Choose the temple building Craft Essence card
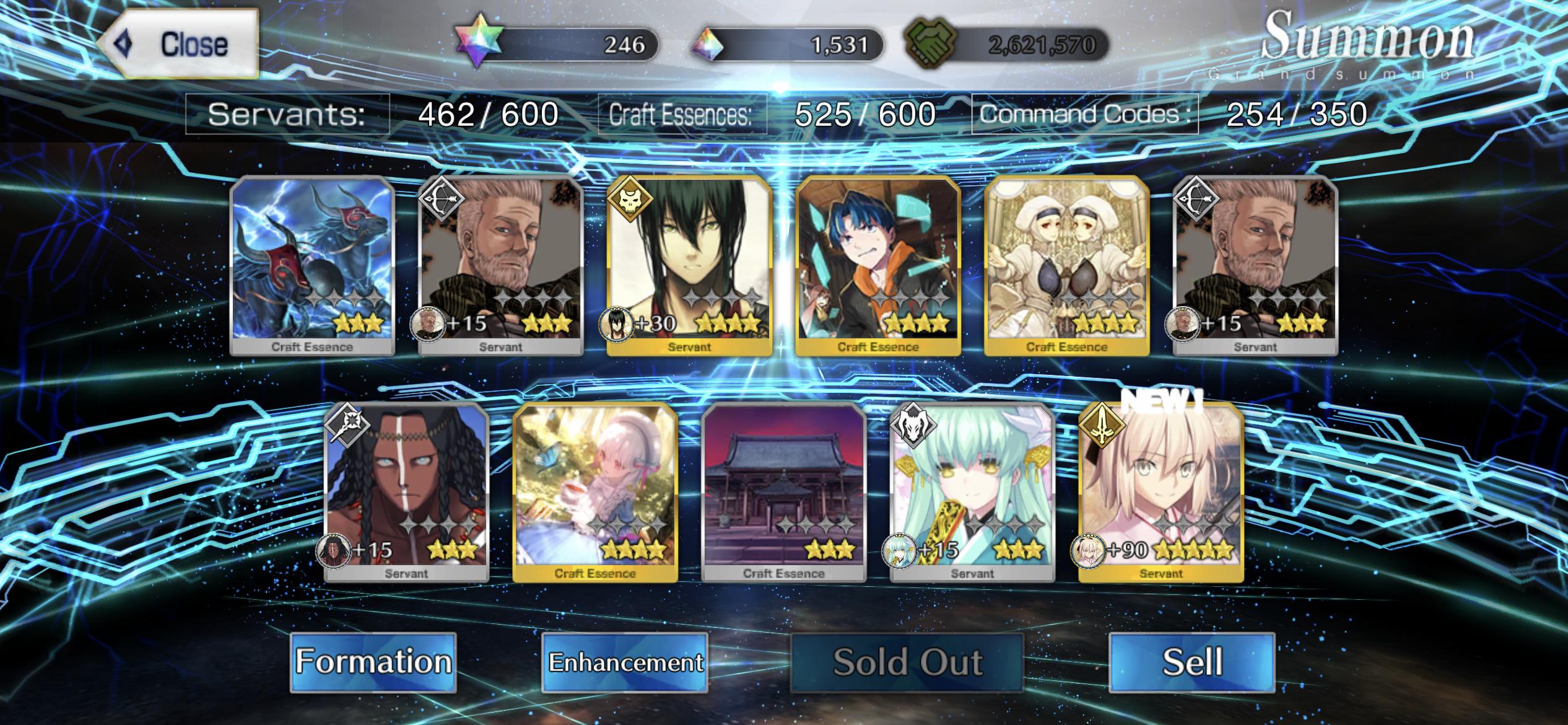Screen dimensions: 1568x725 784,492
